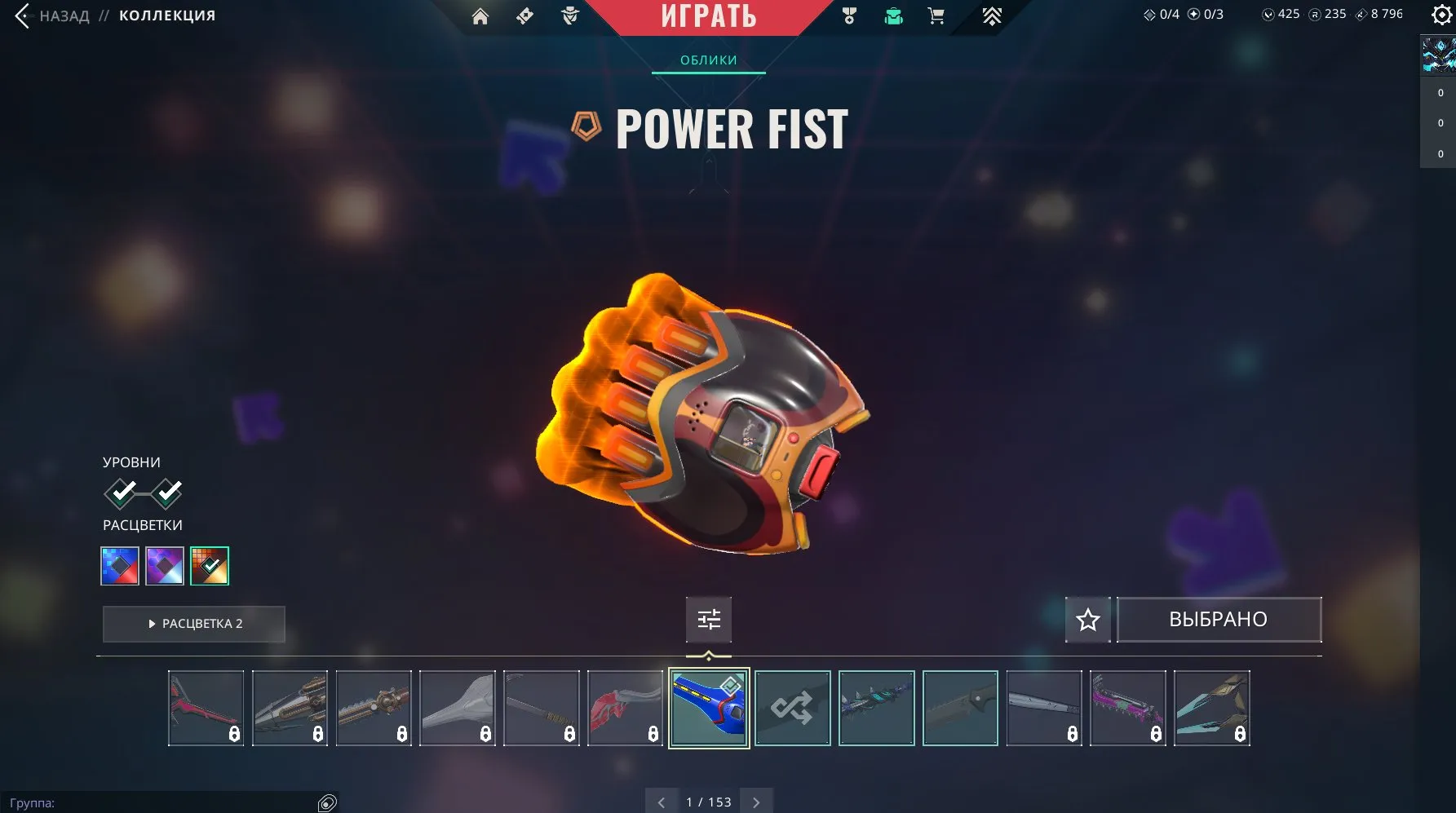The image size is (1456, 813).
Task: Click the ВЫБРАНО button
Action: tap(1219, 619)
